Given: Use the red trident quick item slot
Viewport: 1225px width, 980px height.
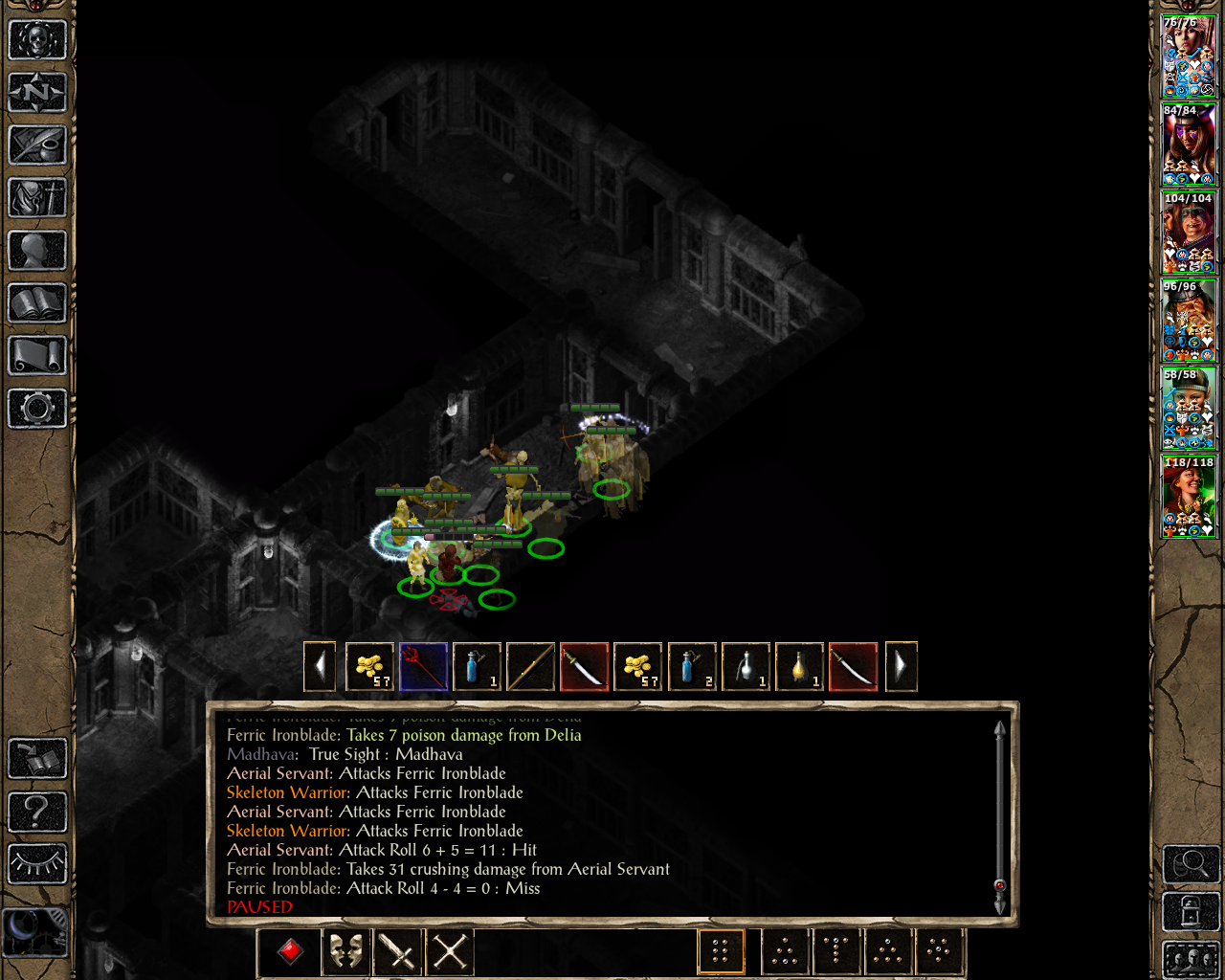Looking at the screenshot, I should [x=423, y=666].
